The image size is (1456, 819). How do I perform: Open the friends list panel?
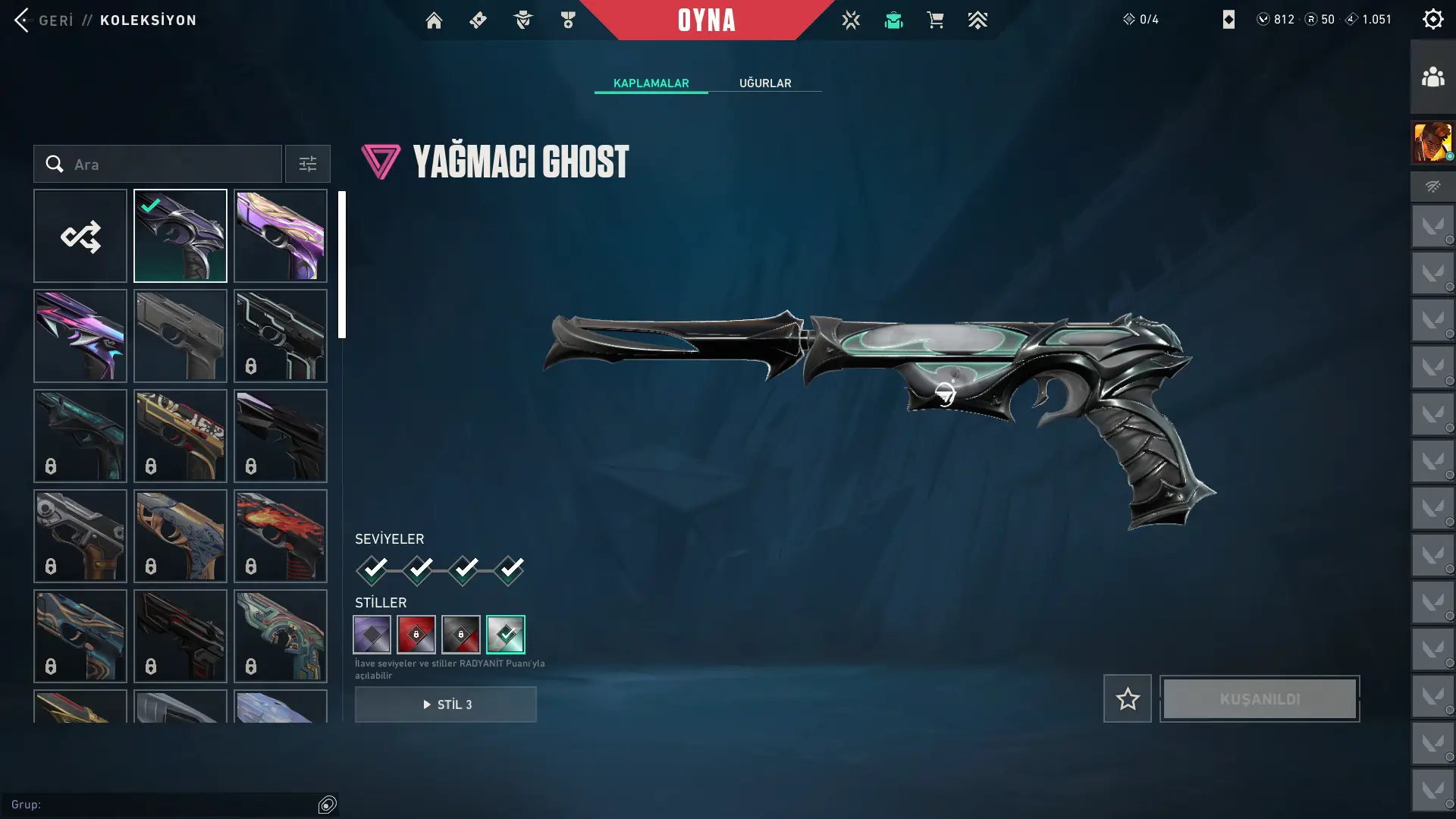pos(1432,77)
